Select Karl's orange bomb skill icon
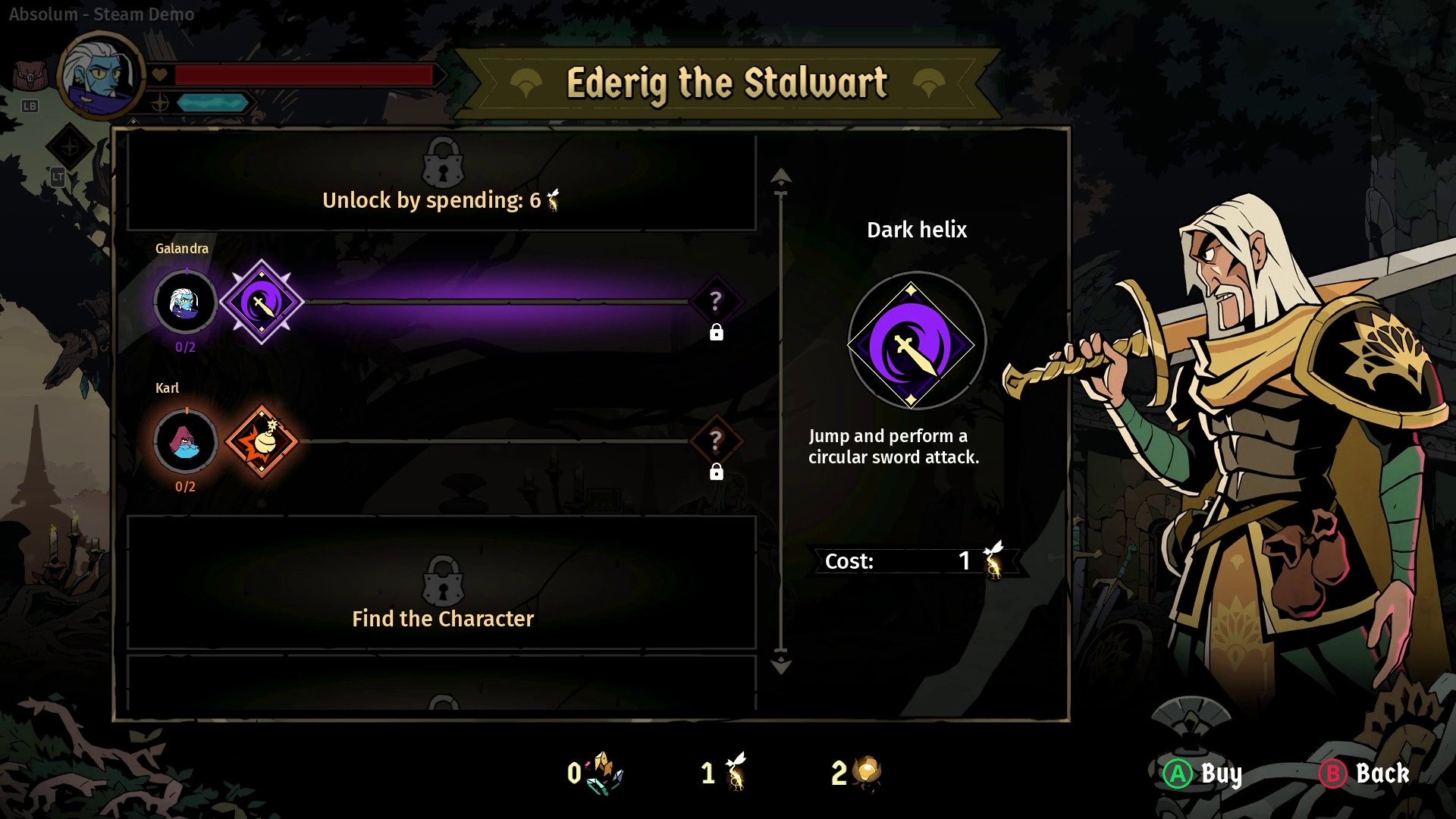The image size is (1456, 819). pyautogui.click(x=262, y=441)
